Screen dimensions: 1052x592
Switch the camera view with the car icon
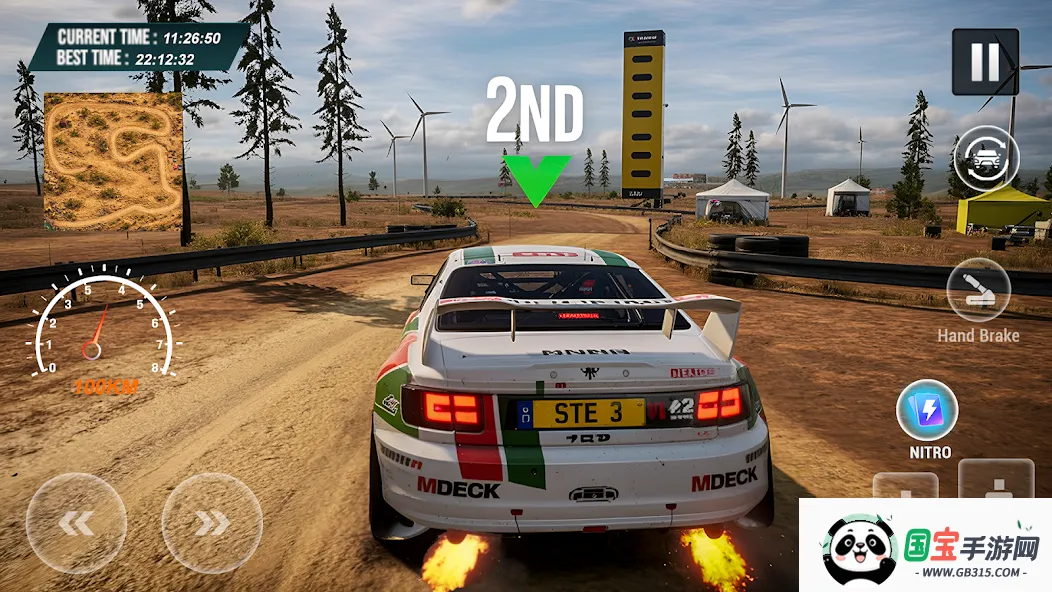pyautogui.click(x=986, y=158)
